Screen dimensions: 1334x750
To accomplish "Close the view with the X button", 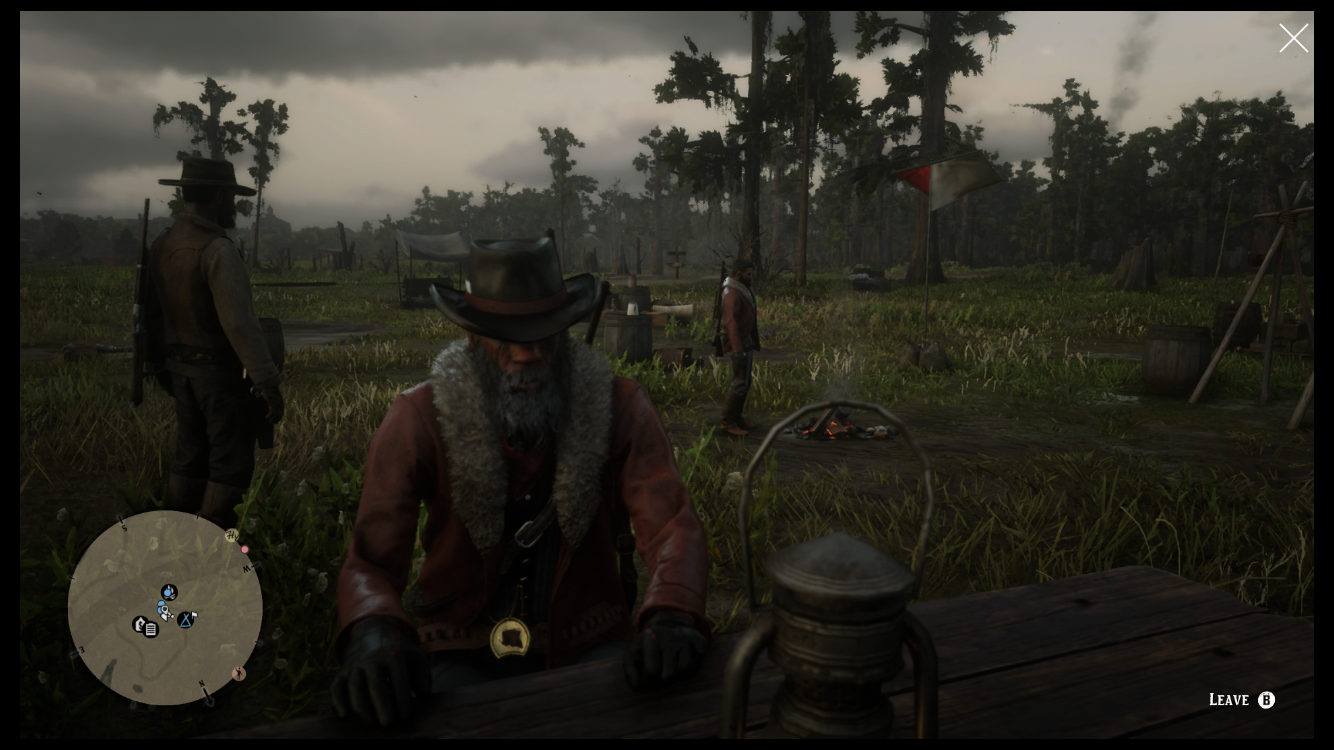I will (1293, 38).
